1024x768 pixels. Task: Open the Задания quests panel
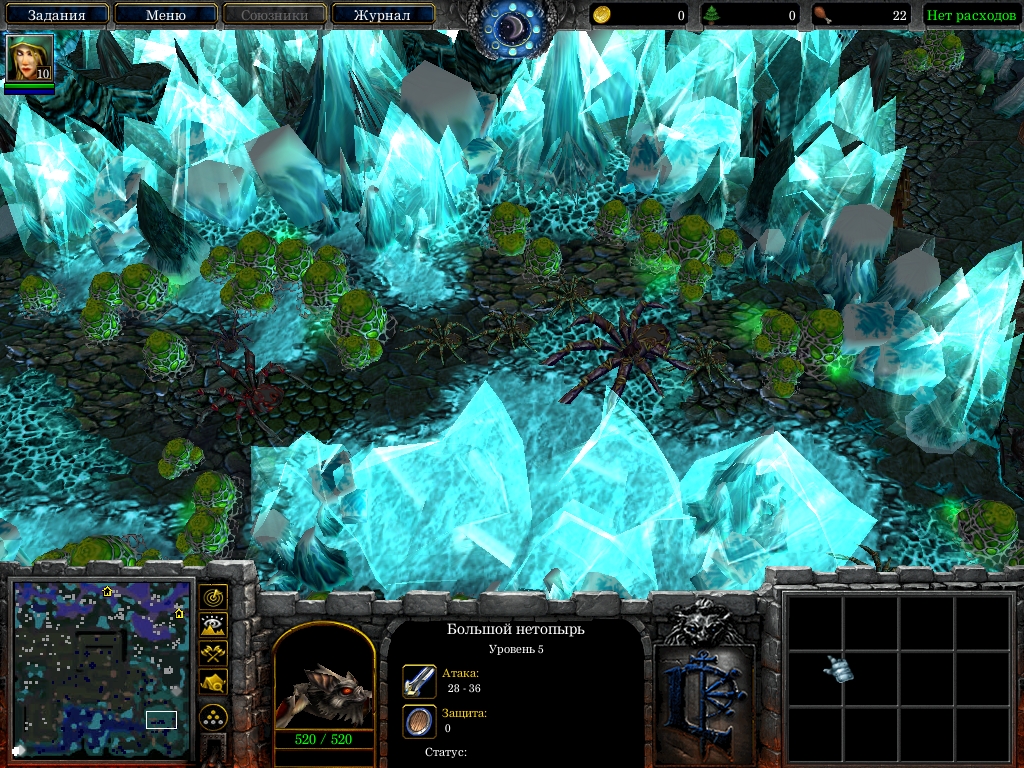tap(56, 15)
